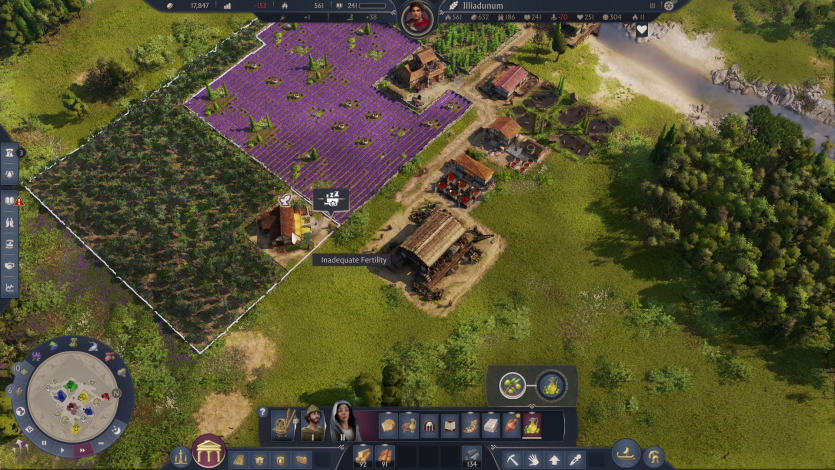Click the circular minimap
The width and height of the screenshot is (835, 470).
71,395
